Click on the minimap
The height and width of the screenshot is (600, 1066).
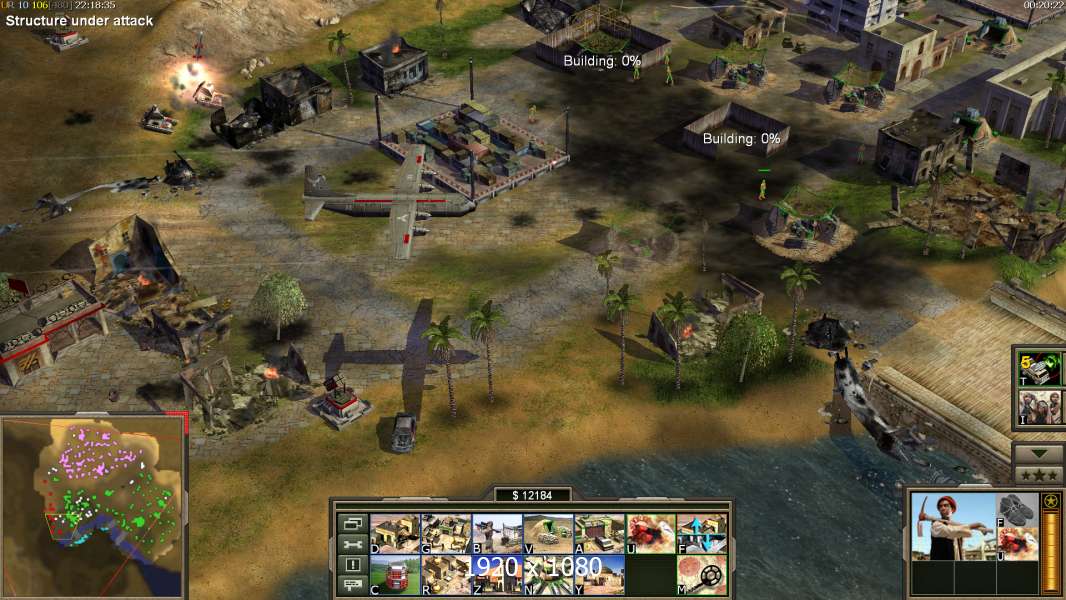pyautogui.click(x=93, y=506)
